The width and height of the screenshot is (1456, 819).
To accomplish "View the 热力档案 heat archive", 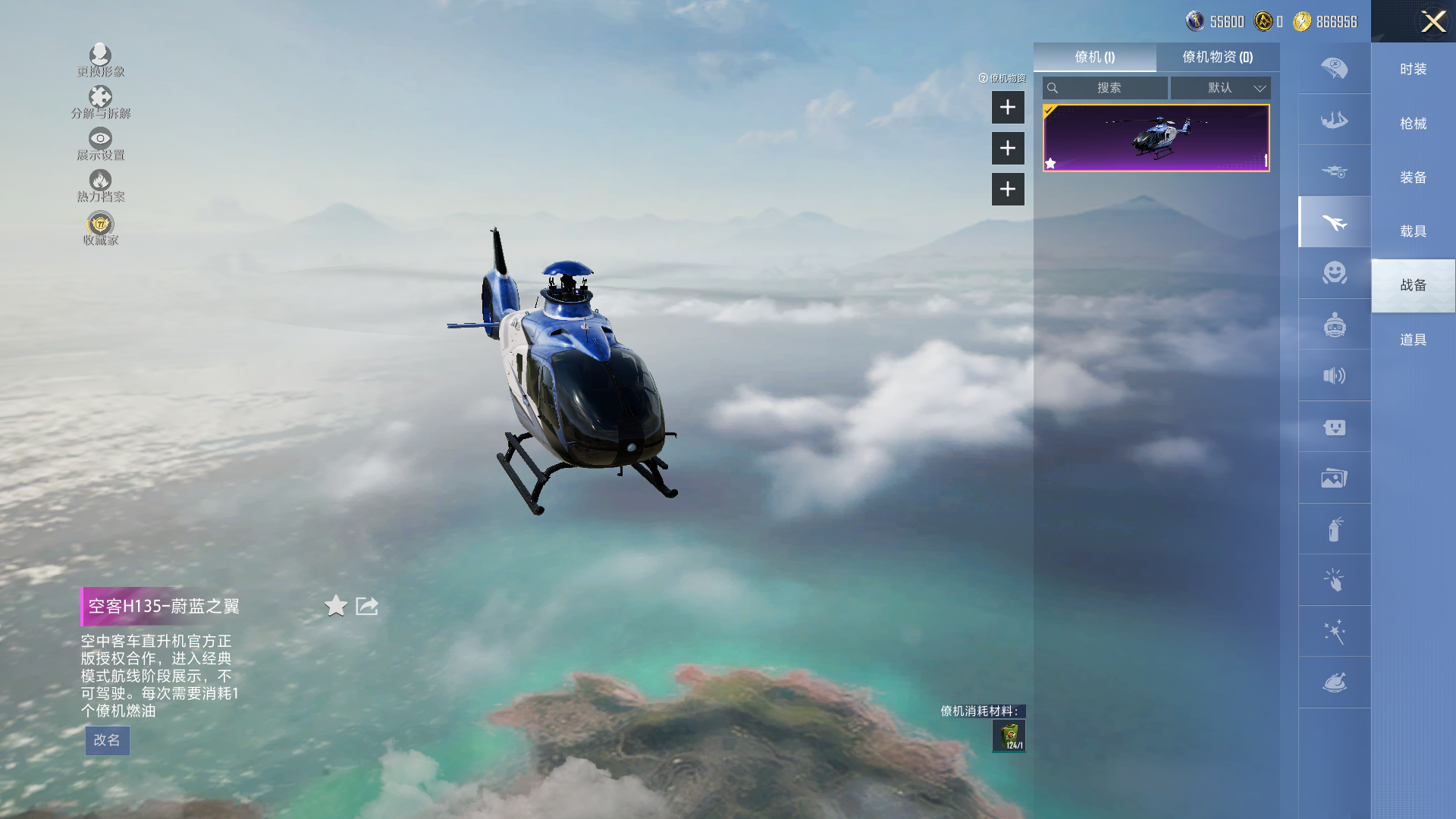I will click(x=100, y=185).
